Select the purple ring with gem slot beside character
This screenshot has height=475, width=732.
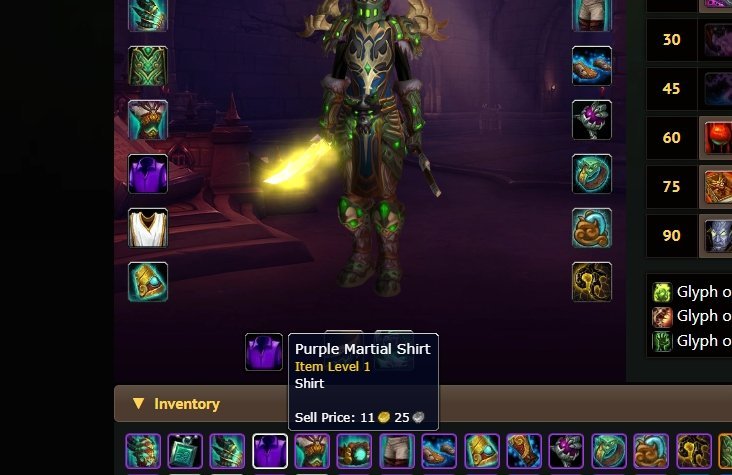591,120
